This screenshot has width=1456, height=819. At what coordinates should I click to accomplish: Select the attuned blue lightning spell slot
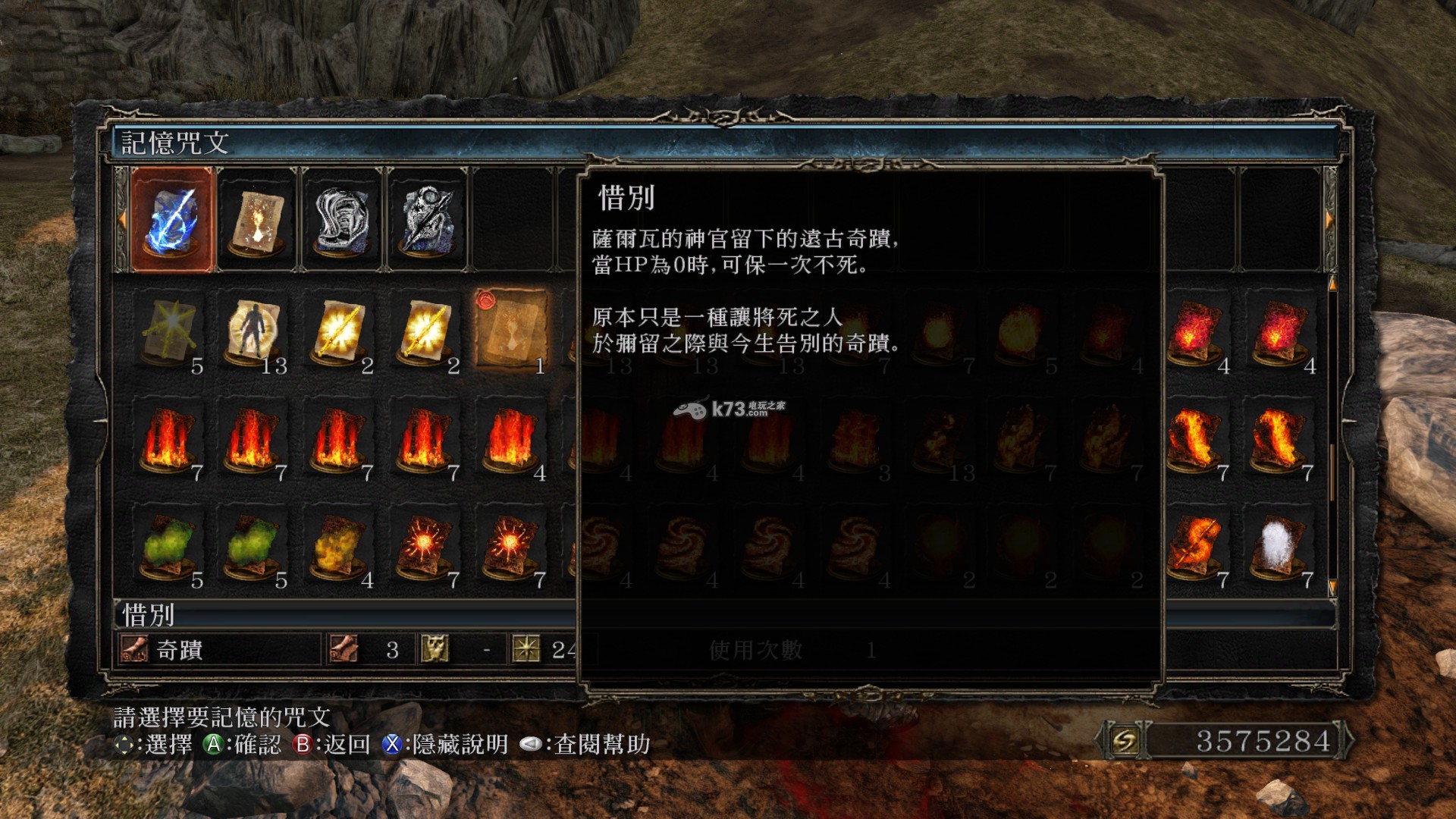point(173,219)
